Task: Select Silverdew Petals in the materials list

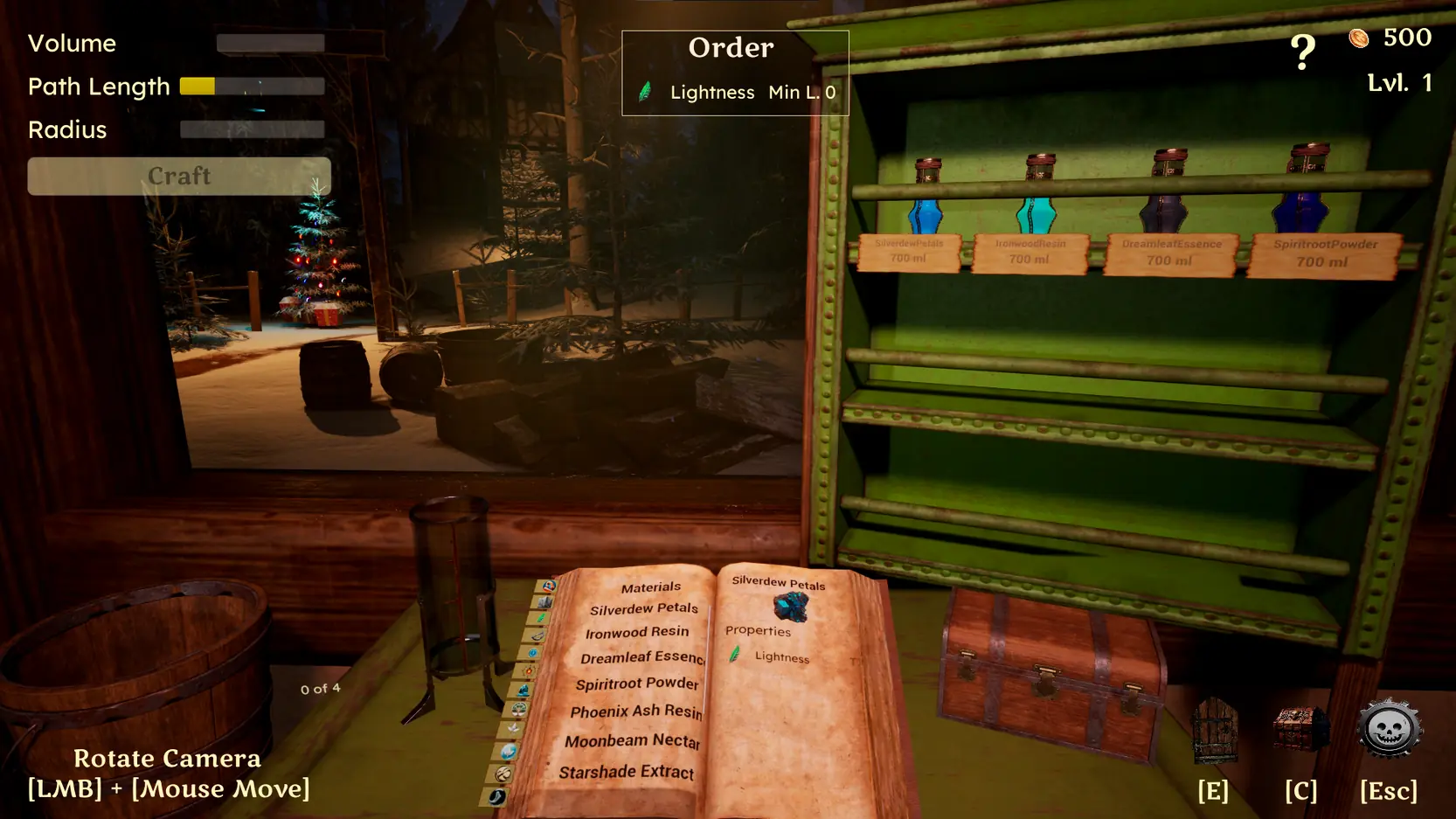Action: 643,609
